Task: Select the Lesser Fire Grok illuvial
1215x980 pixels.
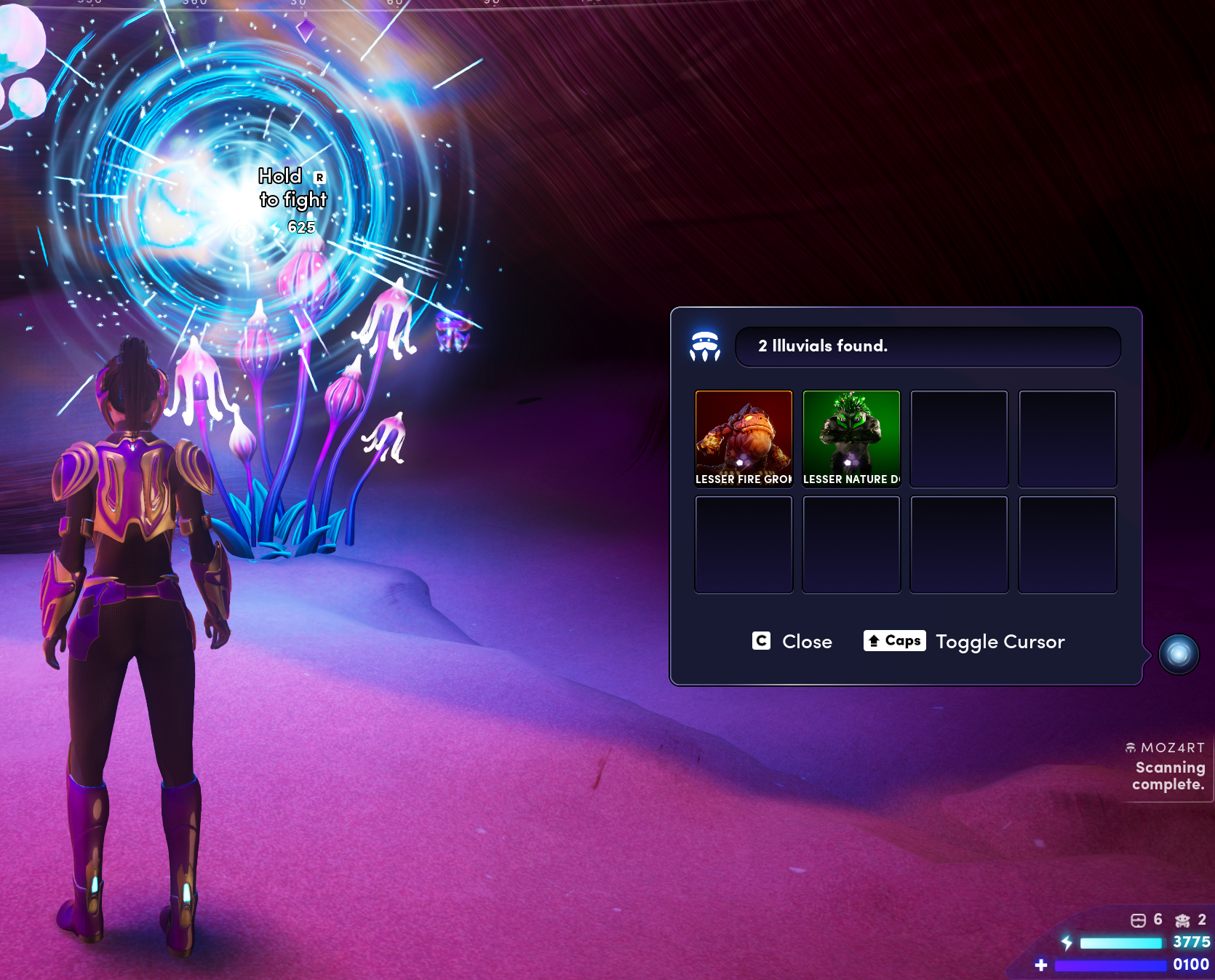Action: (744, 438)
